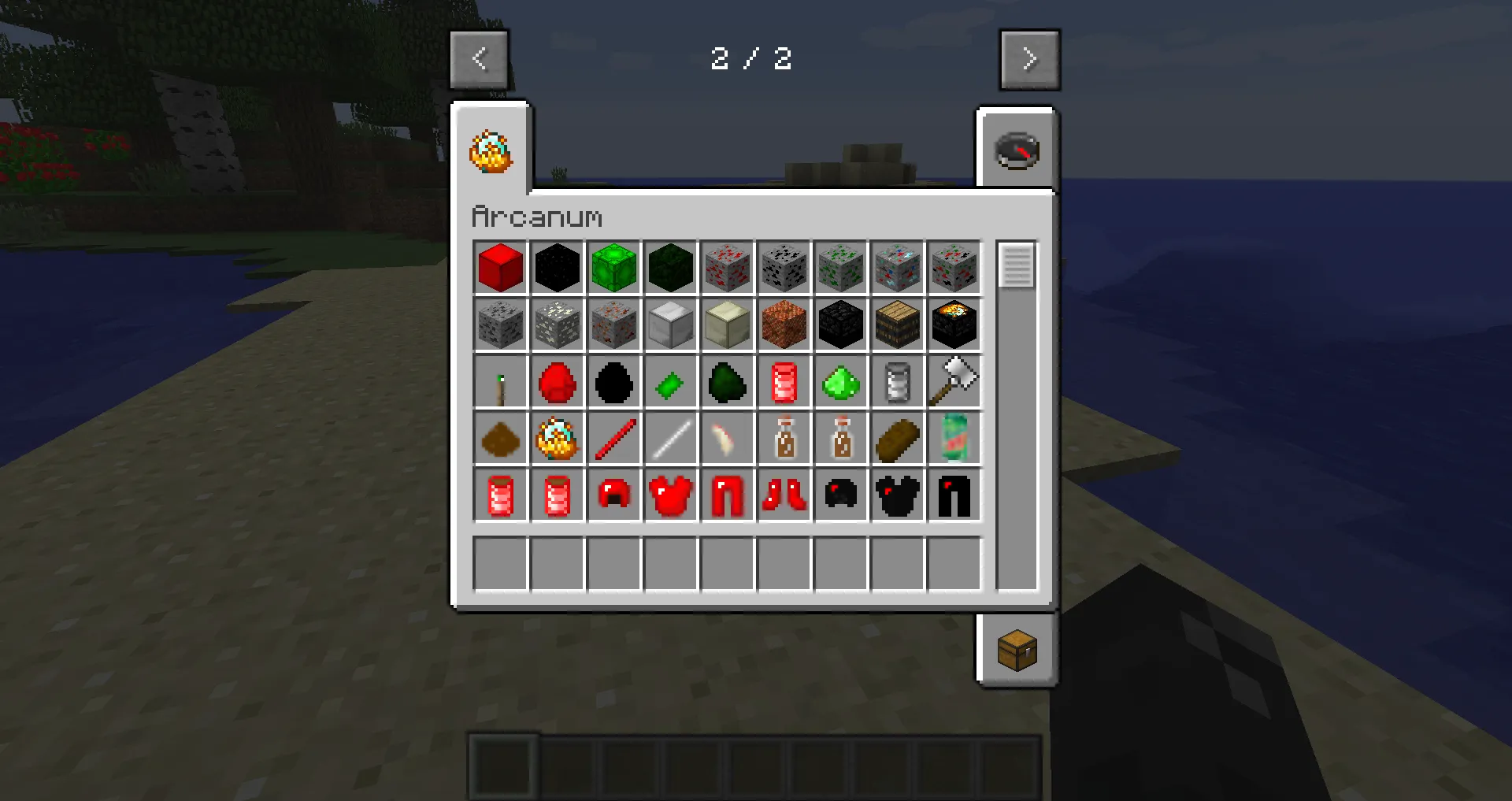The height and width of the screenshot is (801, 1512).
Task: Pick the red helmet item
Action: 613,495
